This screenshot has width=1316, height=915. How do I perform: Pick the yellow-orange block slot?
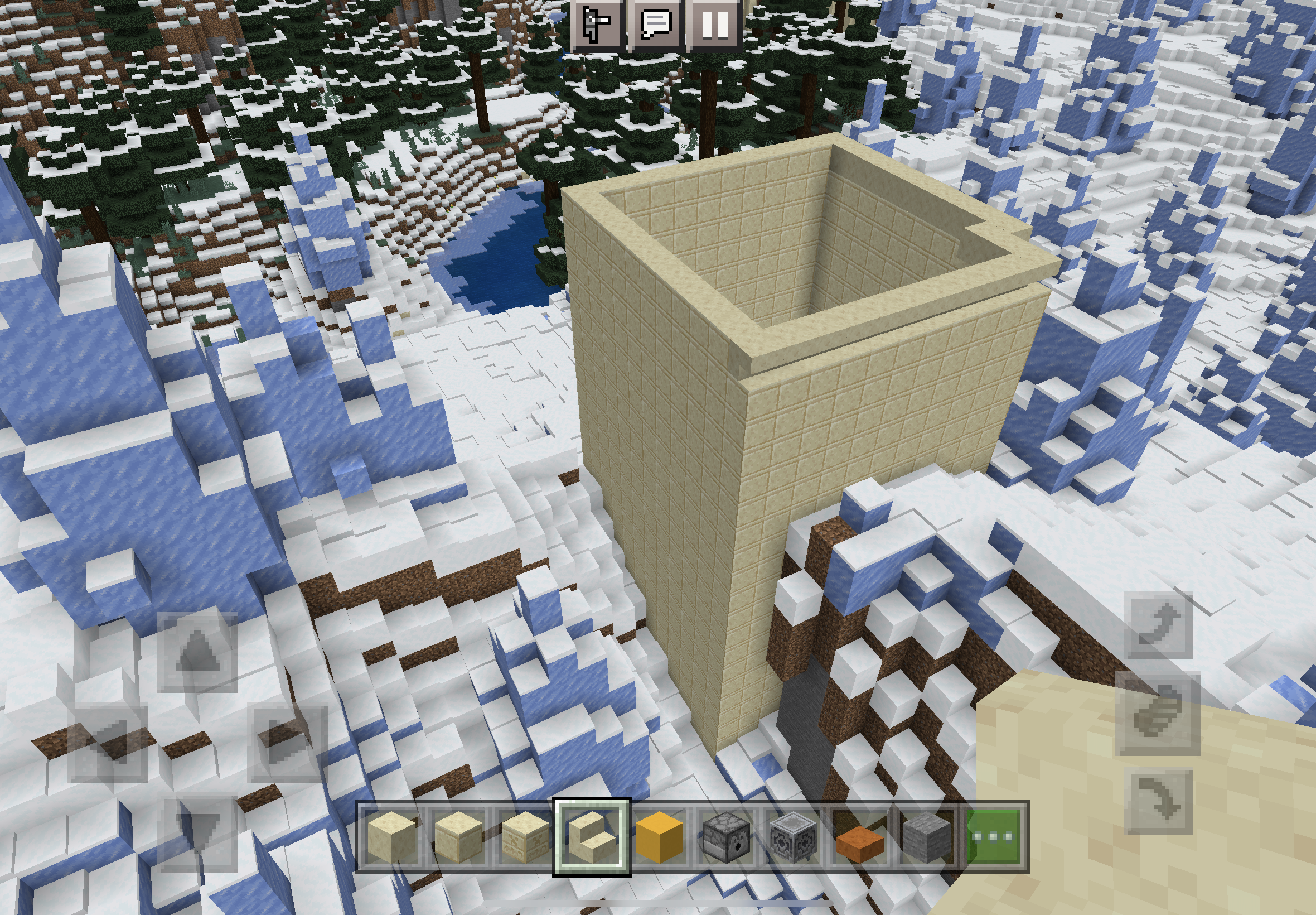coord(659,836)
